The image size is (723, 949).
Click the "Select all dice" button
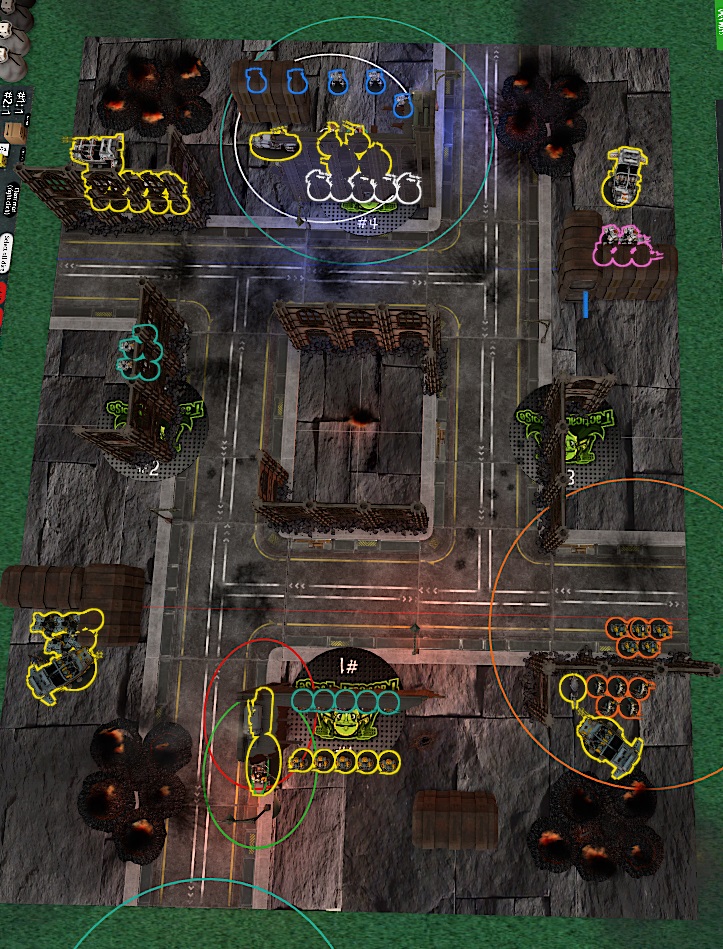(6, 252)
